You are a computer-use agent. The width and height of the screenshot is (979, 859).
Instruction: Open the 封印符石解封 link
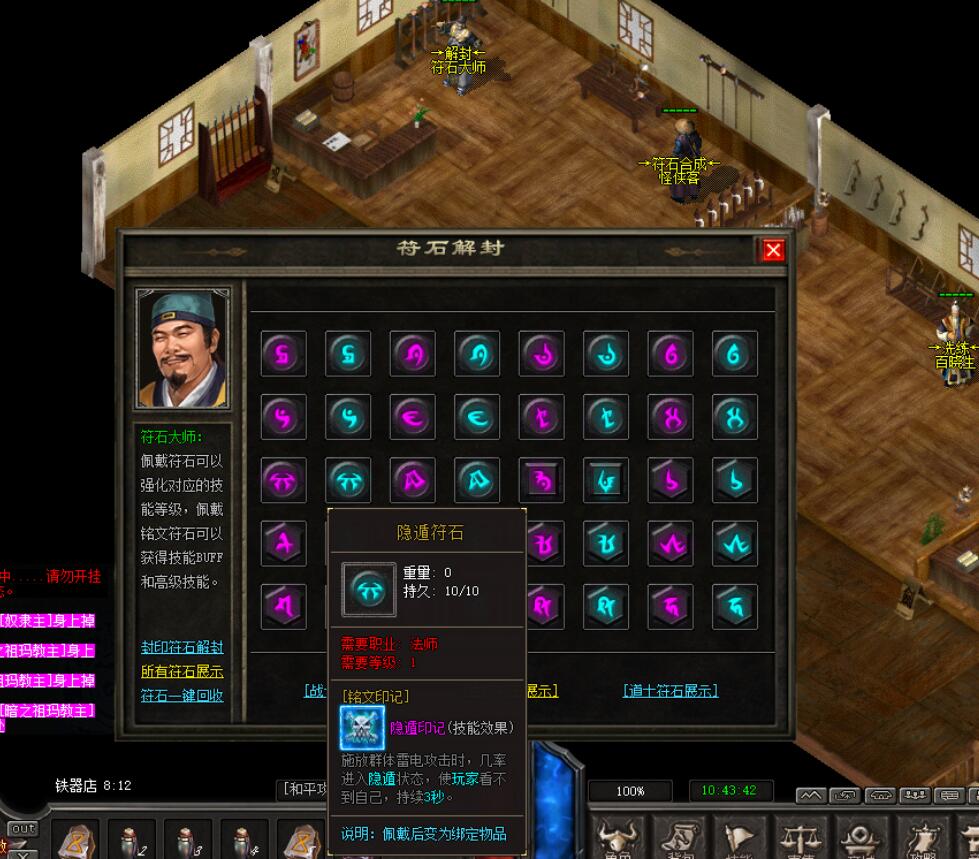pyautogui.click(x=182, y=648)
